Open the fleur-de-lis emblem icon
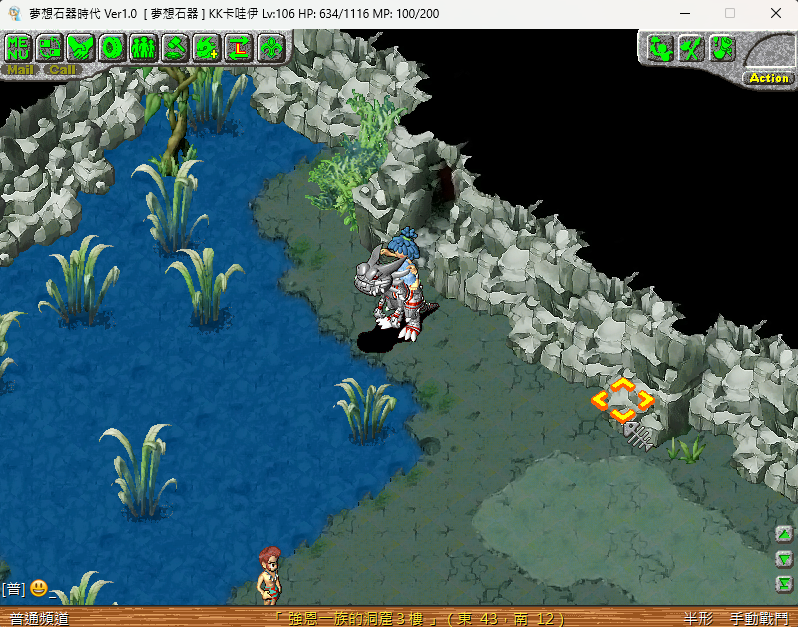This screenshot has height=627, width=798. pyautogui.click(x=270, y=47)
